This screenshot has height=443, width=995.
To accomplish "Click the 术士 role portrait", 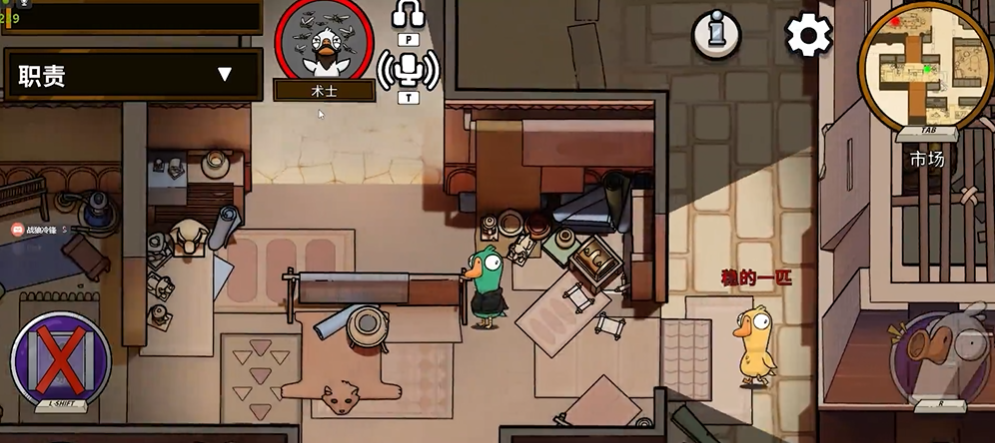I will click(x=324, y=42).
